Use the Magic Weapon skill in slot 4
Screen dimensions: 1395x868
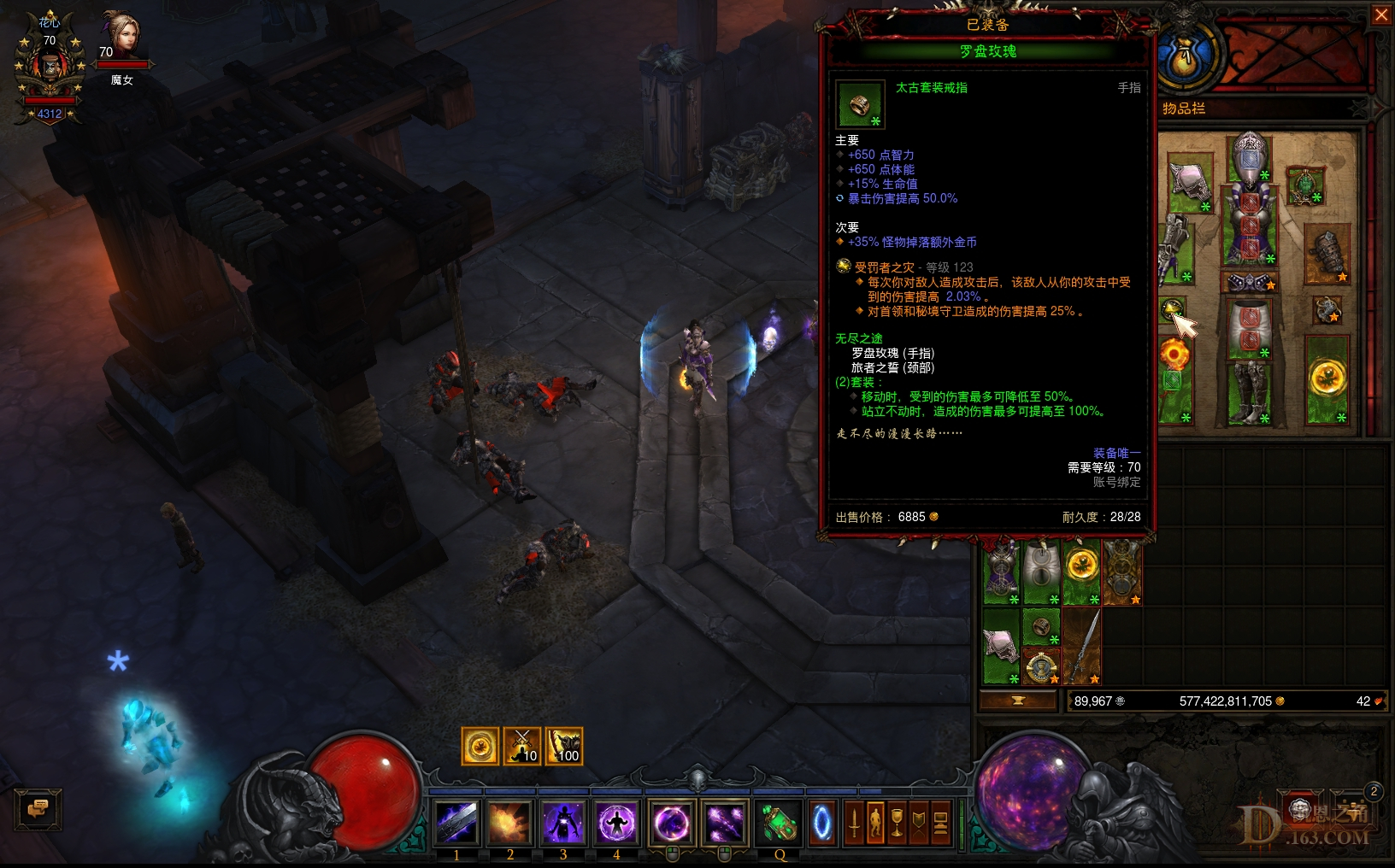click(616, 821)
